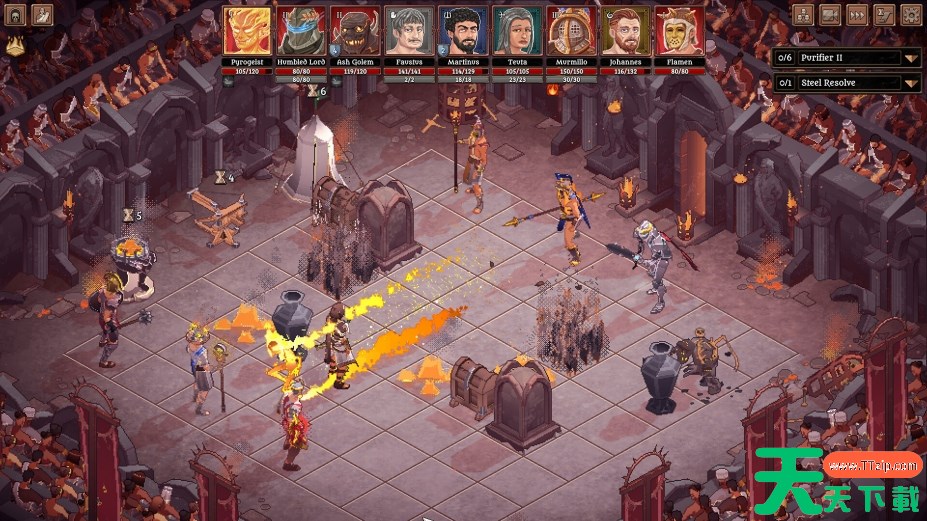Expand the Purifier II objective dropdown
Viewport: 927px width, 521px height.
point(910,58)
